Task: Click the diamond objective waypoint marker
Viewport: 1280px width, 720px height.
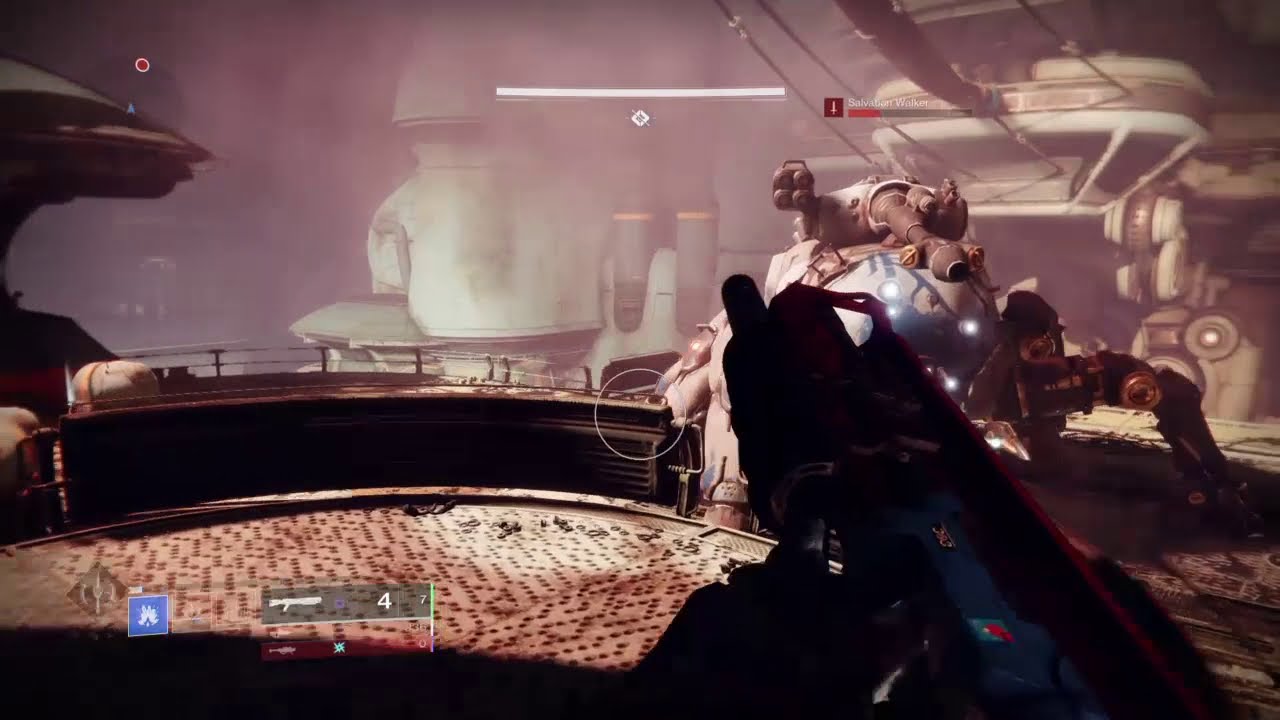Action: 640,119
